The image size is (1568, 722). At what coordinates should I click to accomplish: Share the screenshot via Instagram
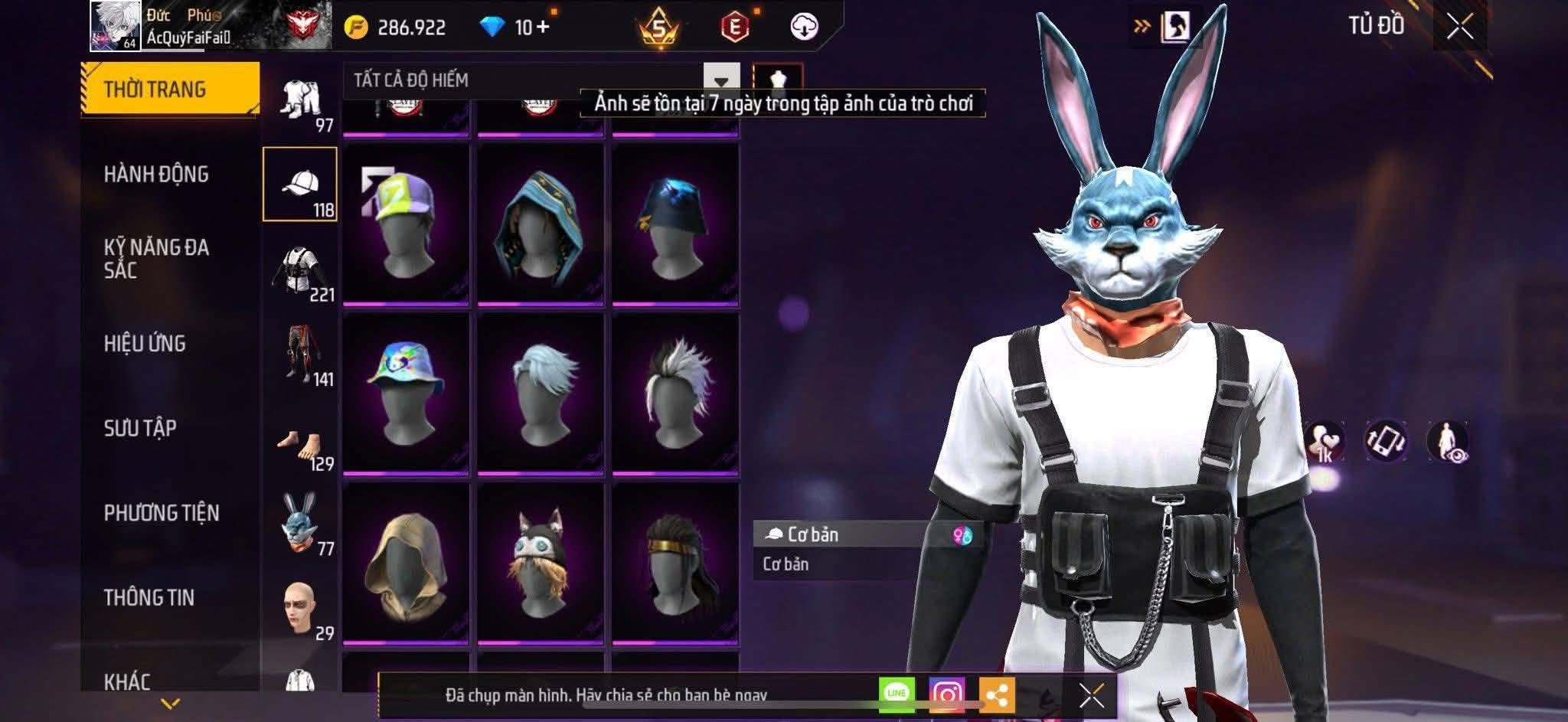946,694
